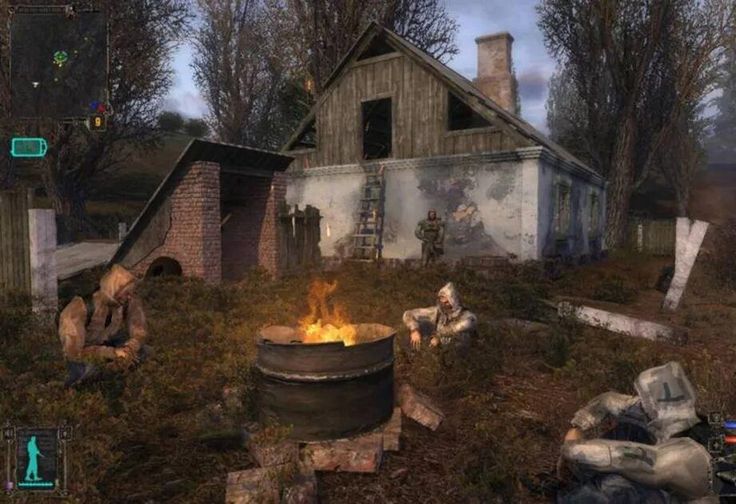This screenshot has height=504, width=736.
Task: Select the green player marker on minimap
Action: pyautogui.click(x=60, y=58)
